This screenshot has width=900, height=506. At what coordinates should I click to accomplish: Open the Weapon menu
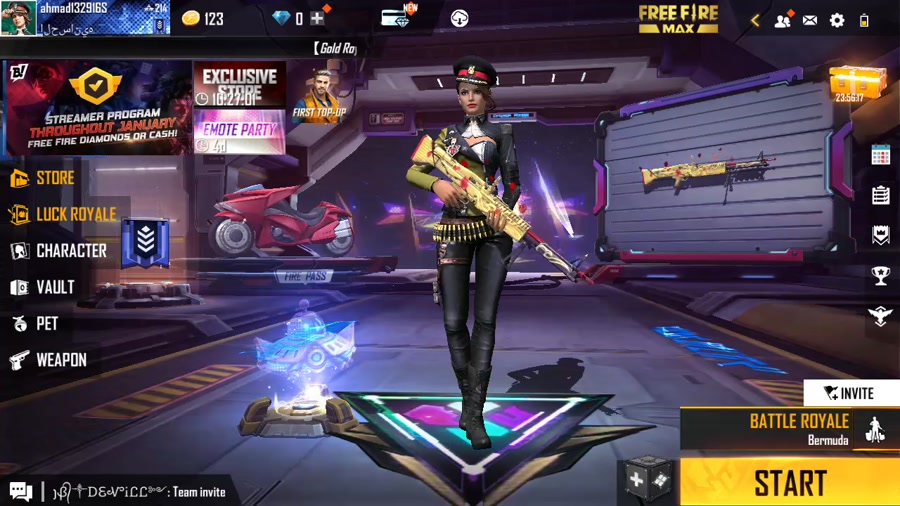coord(48,360)
